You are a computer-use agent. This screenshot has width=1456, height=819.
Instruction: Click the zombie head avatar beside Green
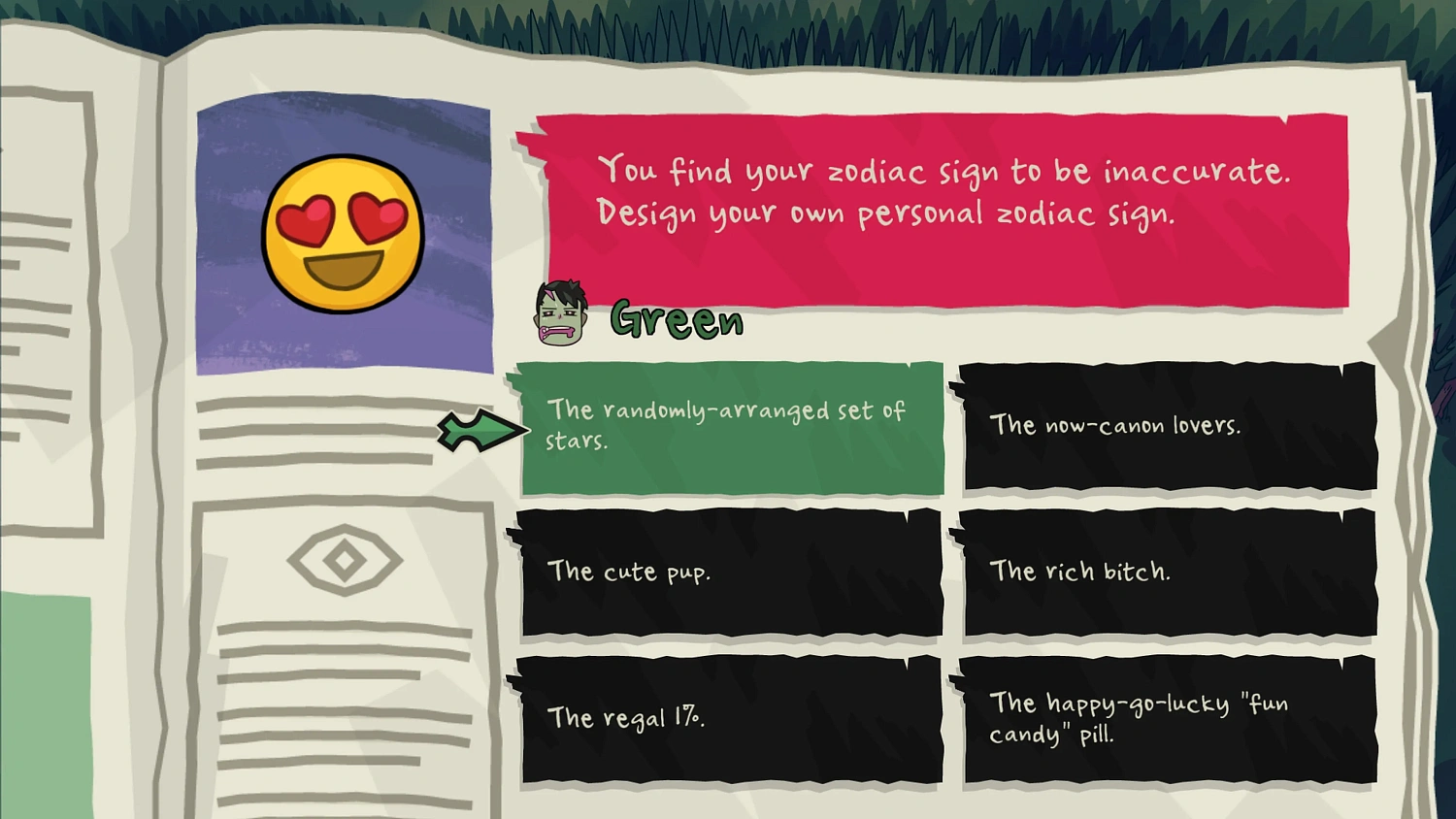point(559,312)
